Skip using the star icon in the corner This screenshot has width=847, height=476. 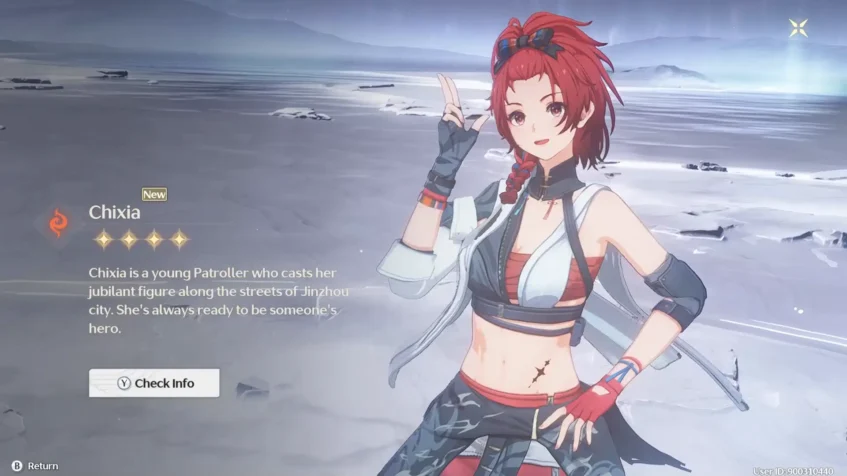pyautogui.click(x=798, y=28)
